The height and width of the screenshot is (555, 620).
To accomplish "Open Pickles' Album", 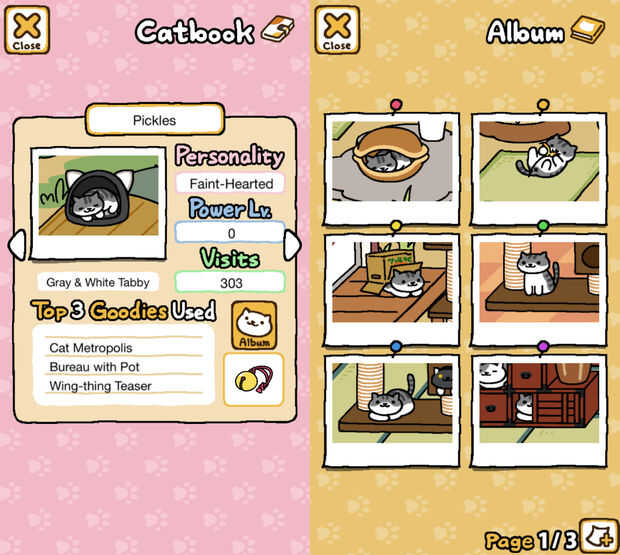I will (254, 325).
